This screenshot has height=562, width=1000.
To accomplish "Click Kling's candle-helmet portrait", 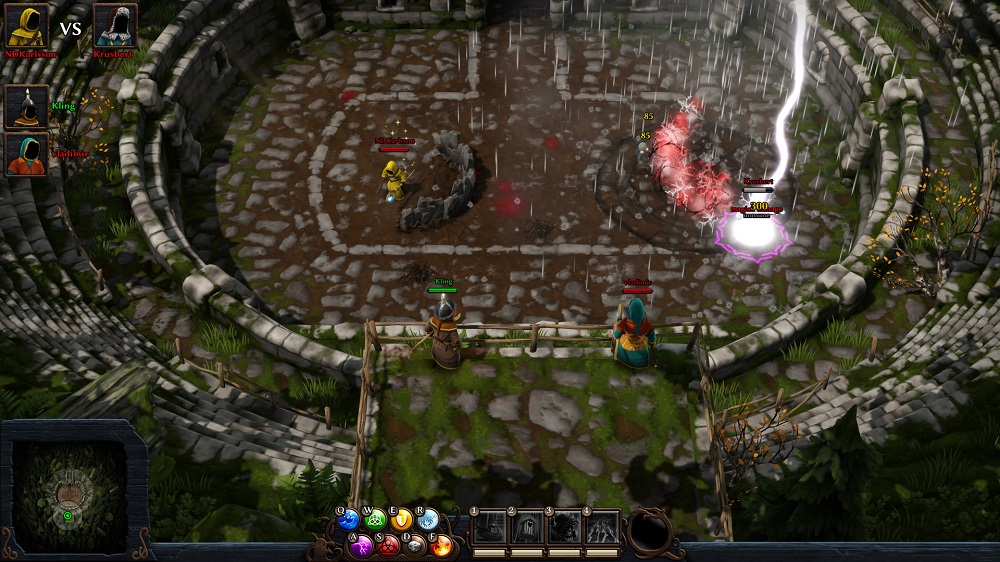I will pyautogui.click(x=26, y=106).
